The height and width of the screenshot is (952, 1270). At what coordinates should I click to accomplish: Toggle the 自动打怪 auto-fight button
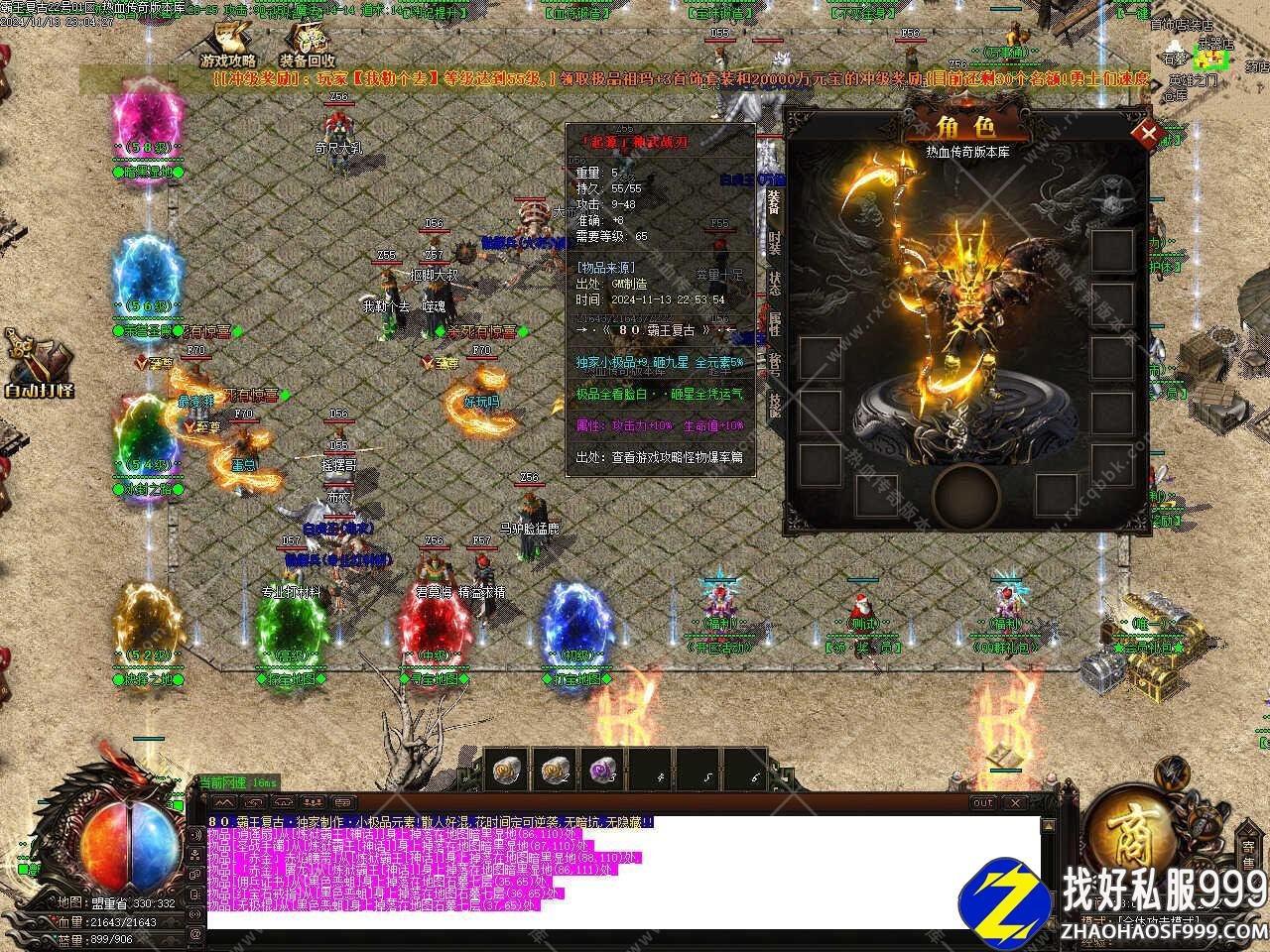coord(38,367)
